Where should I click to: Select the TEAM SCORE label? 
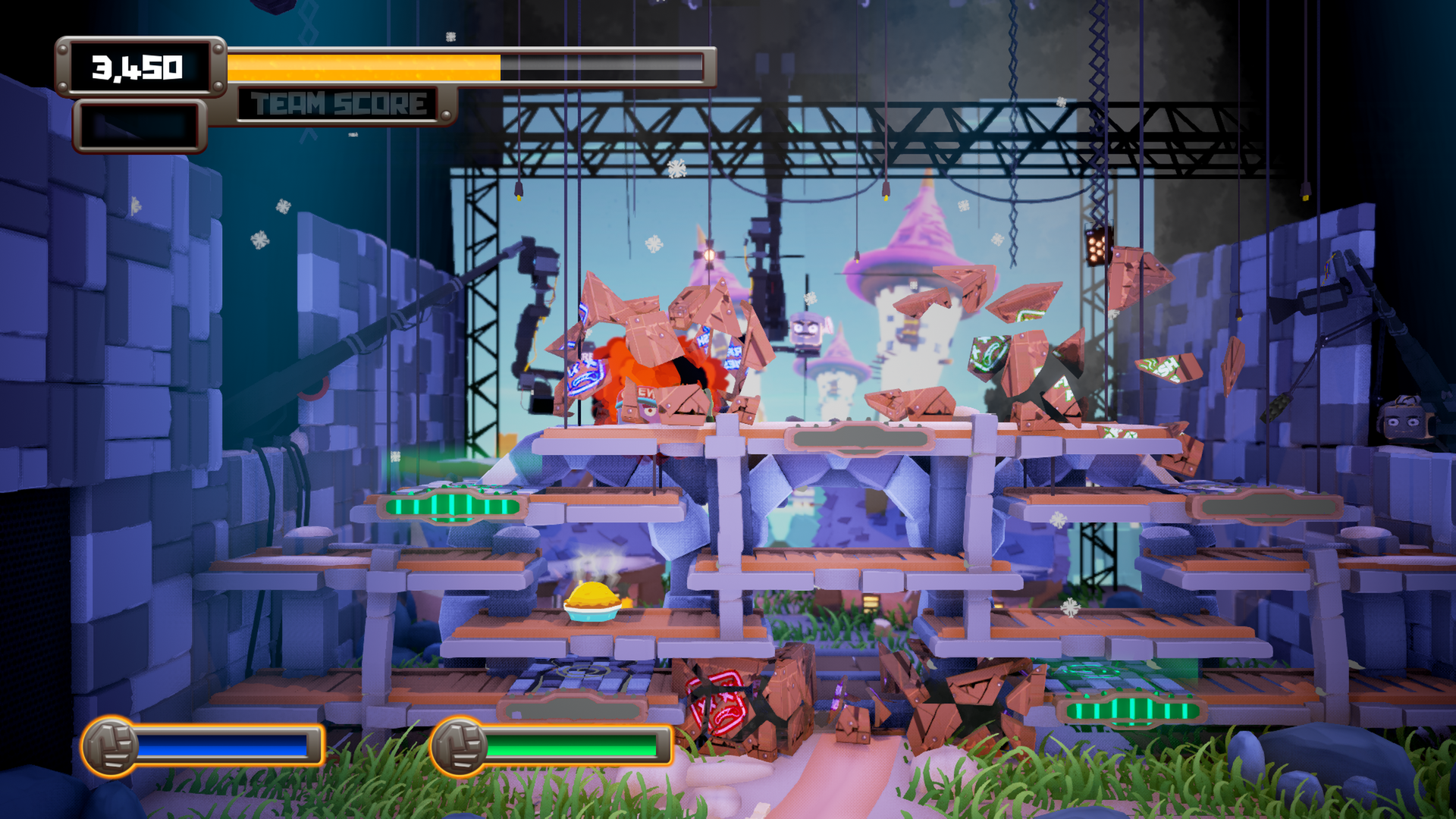coord(337,102)
